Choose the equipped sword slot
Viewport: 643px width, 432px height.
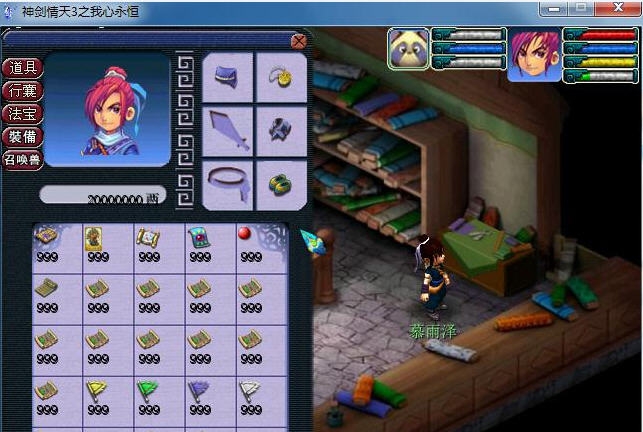tap(228, 131)
